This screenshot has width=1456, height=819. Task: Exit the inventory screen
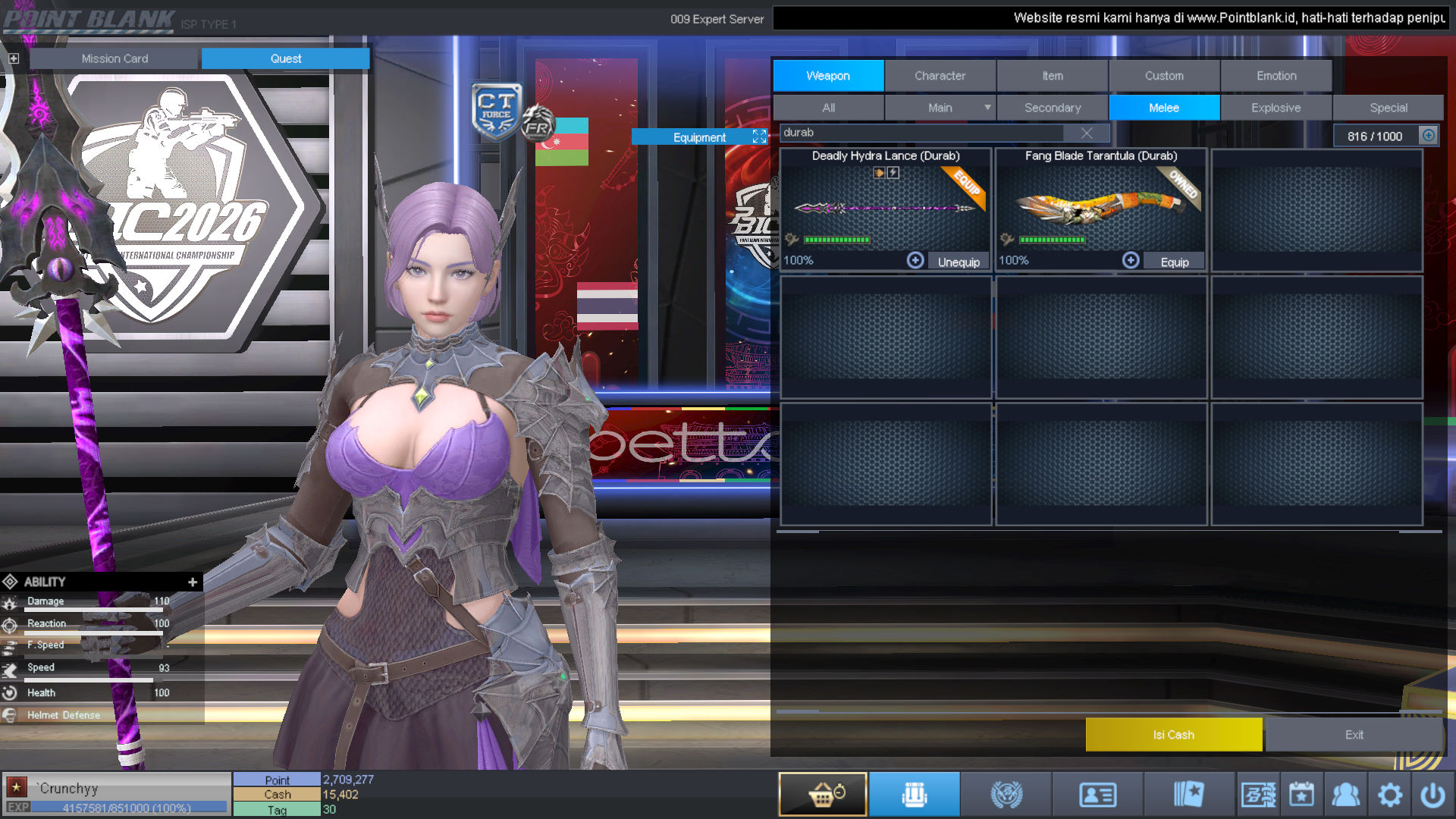(x=1354, y=735)
